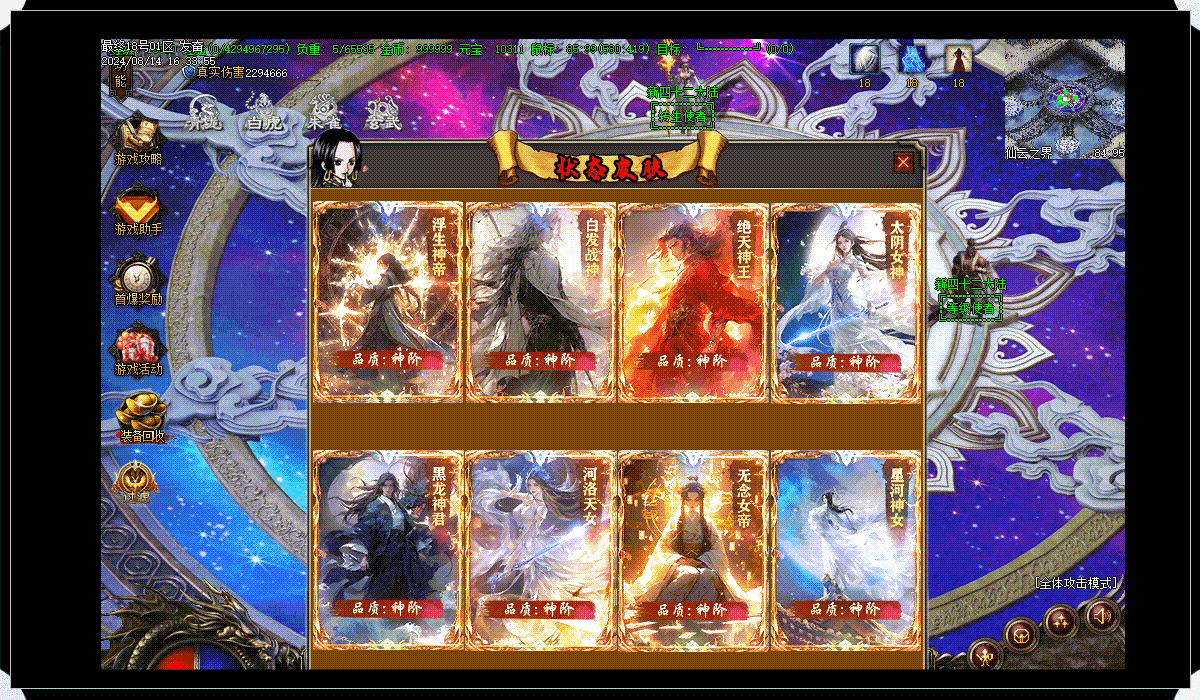Show the 首爆奖励 first-drop rewards
Image resolution: width=1200 pixels, height=700 pixels.
[x=138, y=279]
